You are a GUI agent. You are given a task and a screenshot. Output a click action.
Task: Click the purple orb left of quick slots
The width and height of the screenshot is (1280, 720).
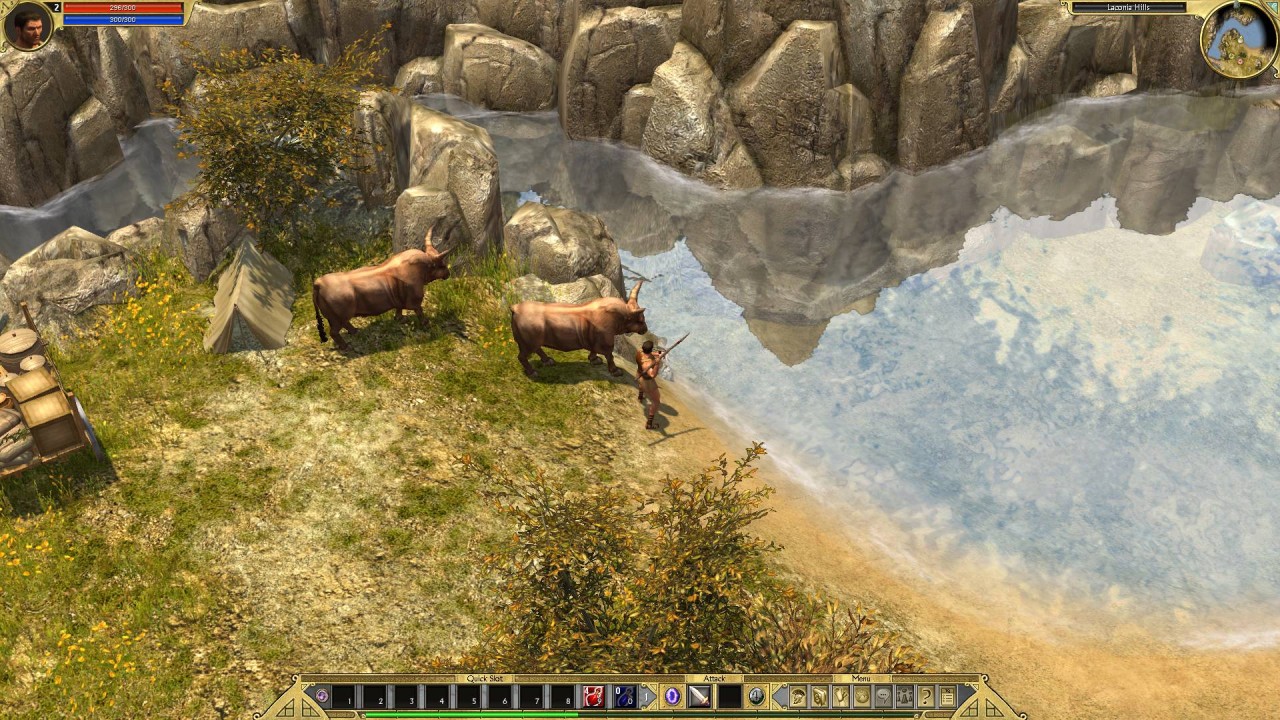[x=321, y=695]
